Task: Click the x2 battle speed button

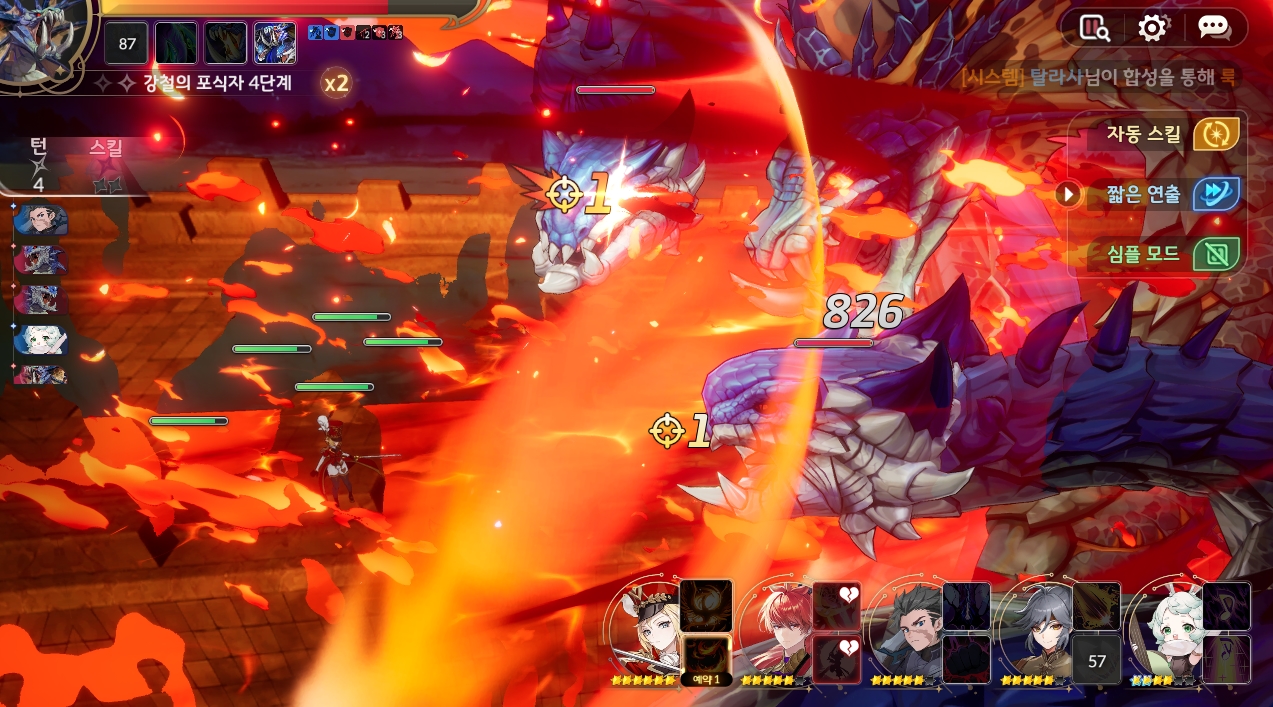Action: click(x=336, y=83)
